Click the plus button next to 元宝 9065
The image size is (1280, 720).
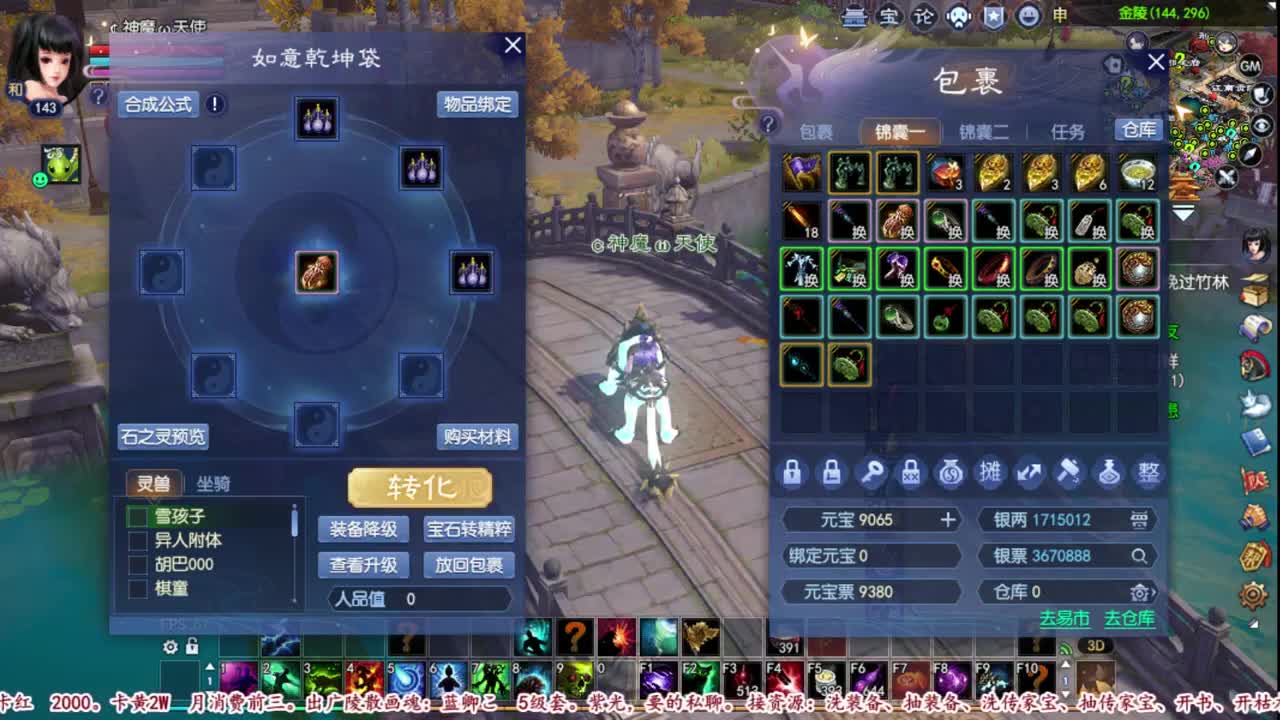pos(946,520)
